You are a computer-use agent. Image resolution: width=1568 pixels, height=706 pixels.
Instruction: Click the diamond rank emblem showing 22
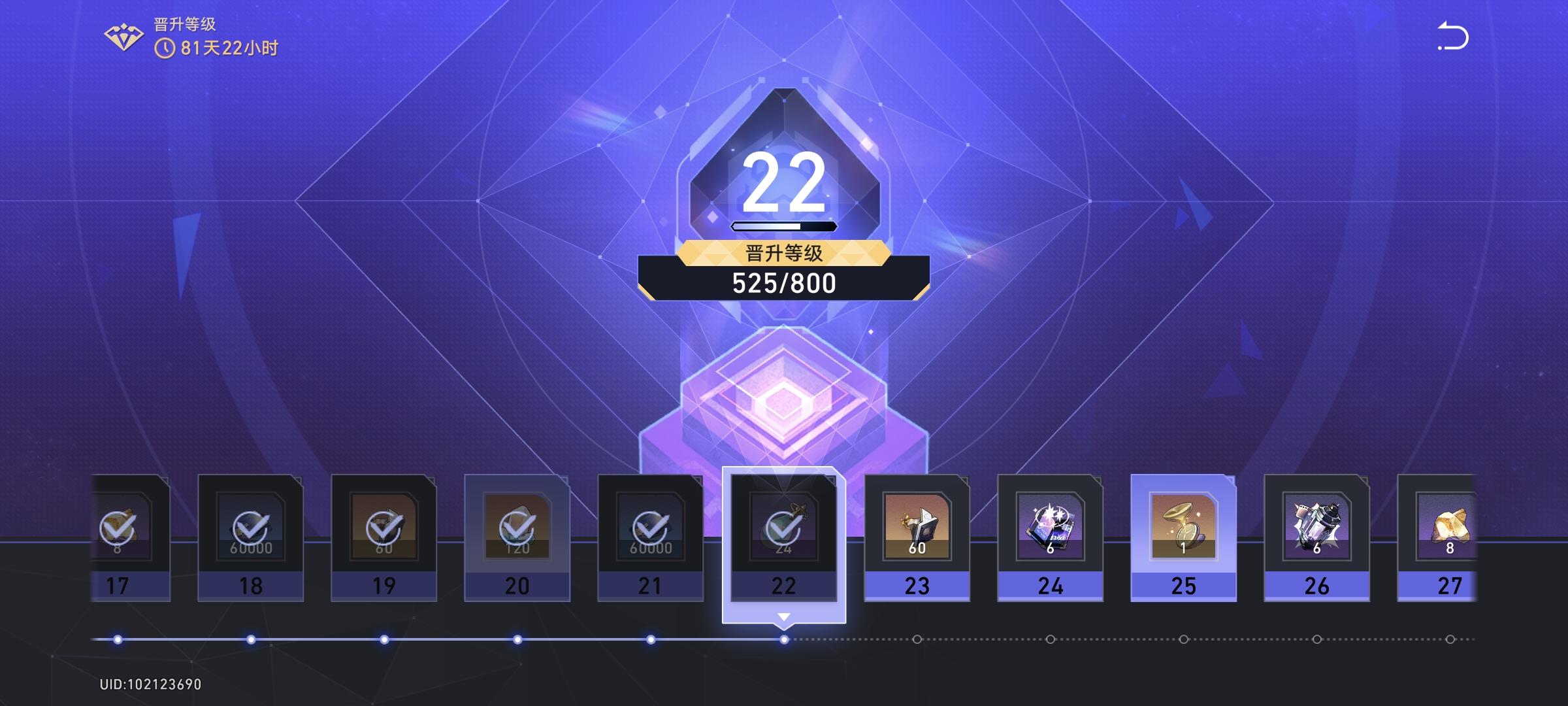(784, 183)
